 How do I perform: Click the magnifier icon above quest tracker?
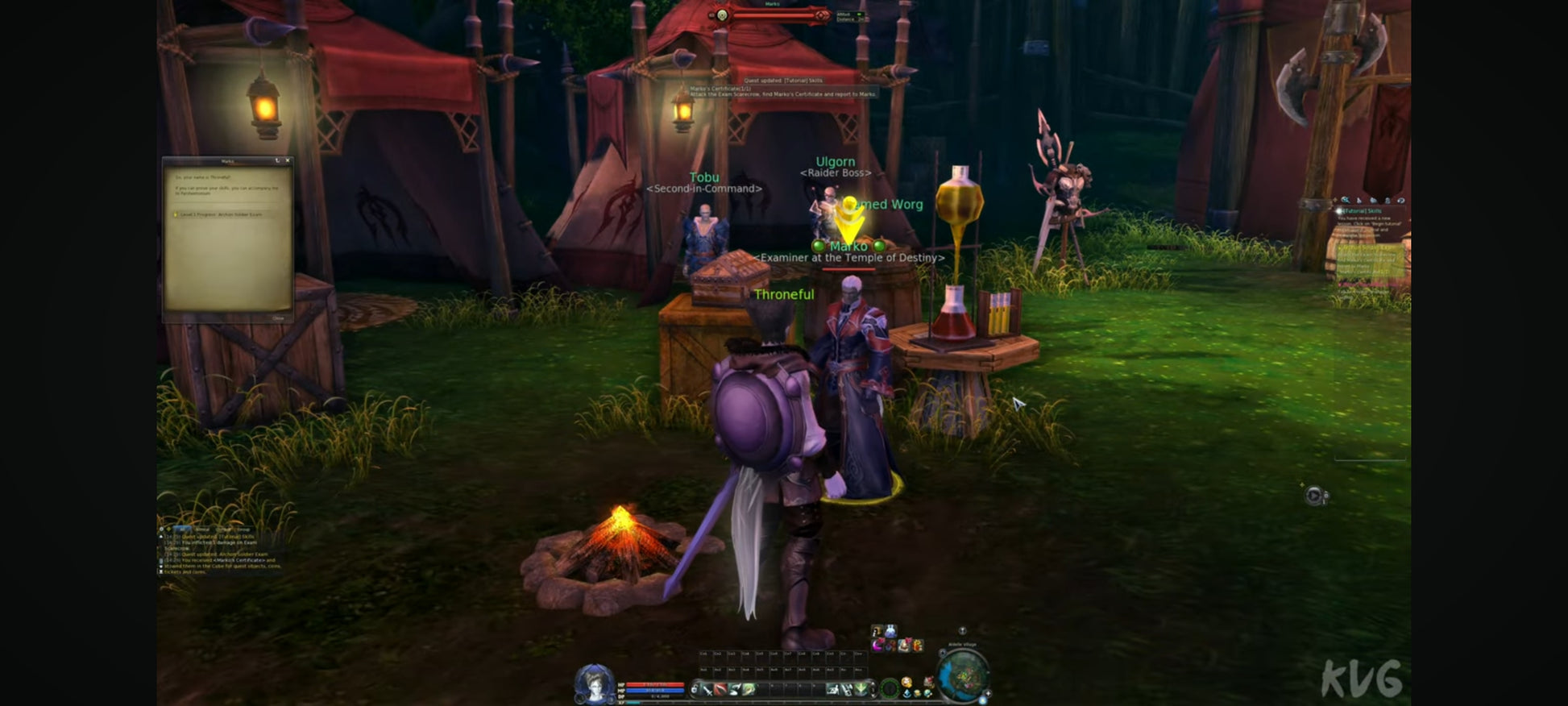click(x=1345, y=200)
